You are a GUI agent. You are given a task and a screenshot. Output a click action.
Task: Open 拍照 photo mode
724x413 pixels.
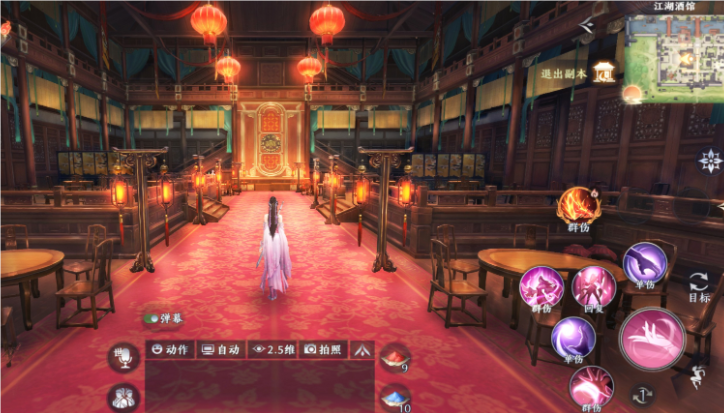pyautogui.click(x=323, y=350)
